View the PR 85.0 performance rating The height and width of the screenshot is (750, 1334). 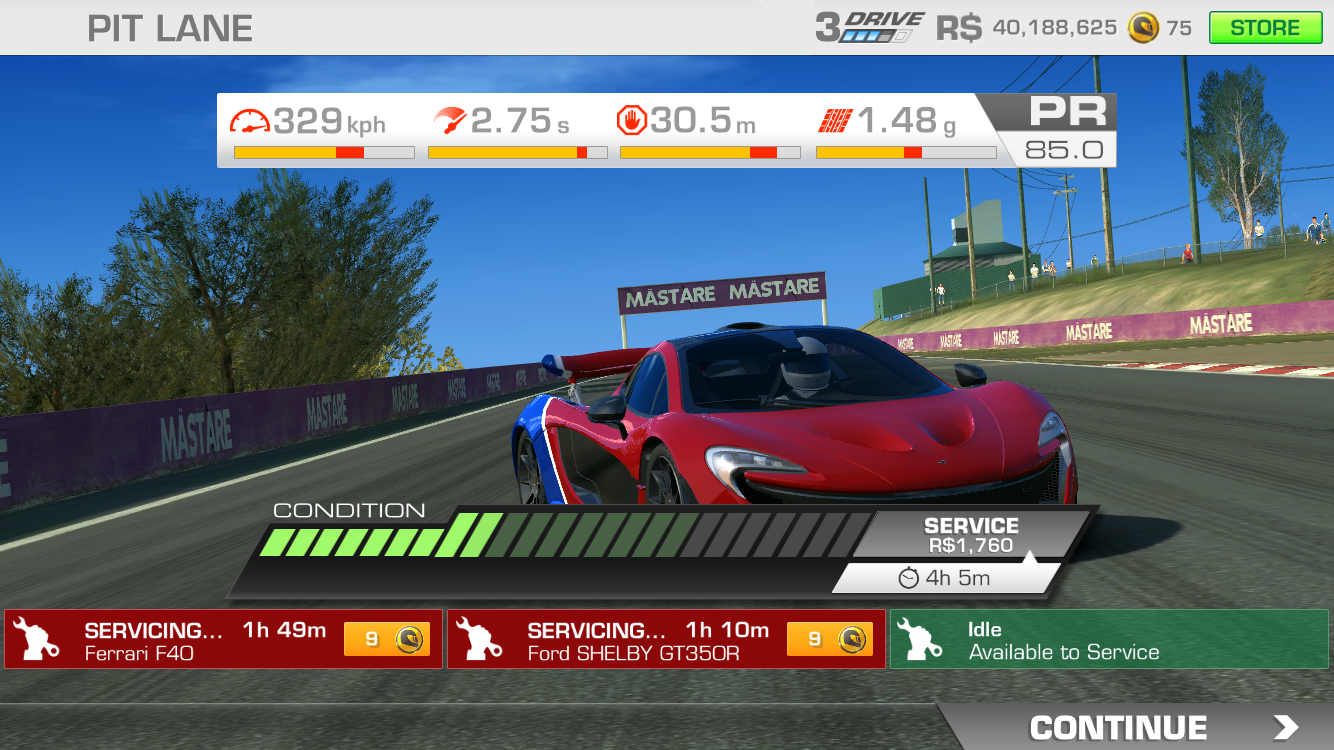[1063, 130]
